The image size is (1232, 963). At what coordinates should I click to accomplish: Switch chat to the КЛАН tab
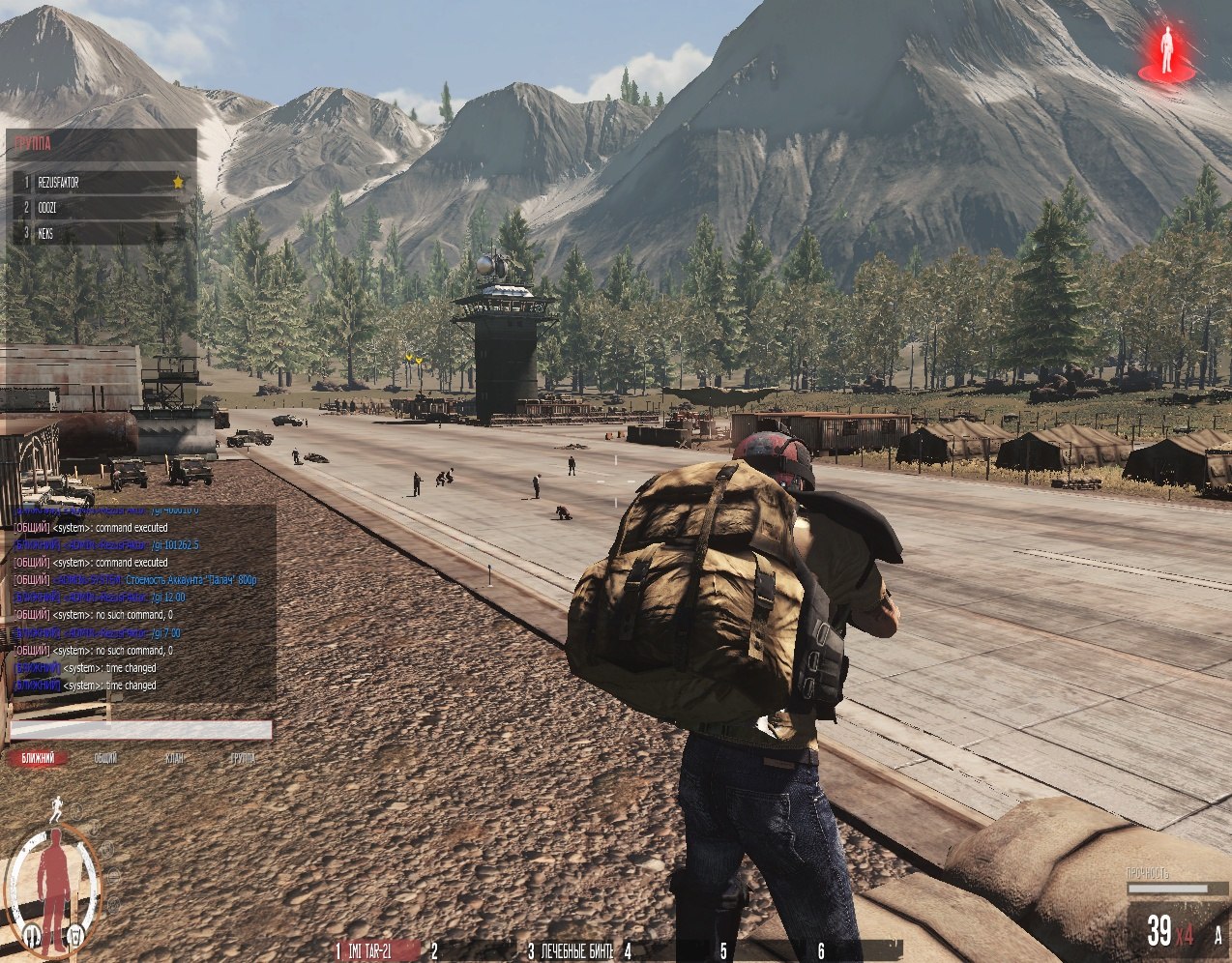pos(174,759)
